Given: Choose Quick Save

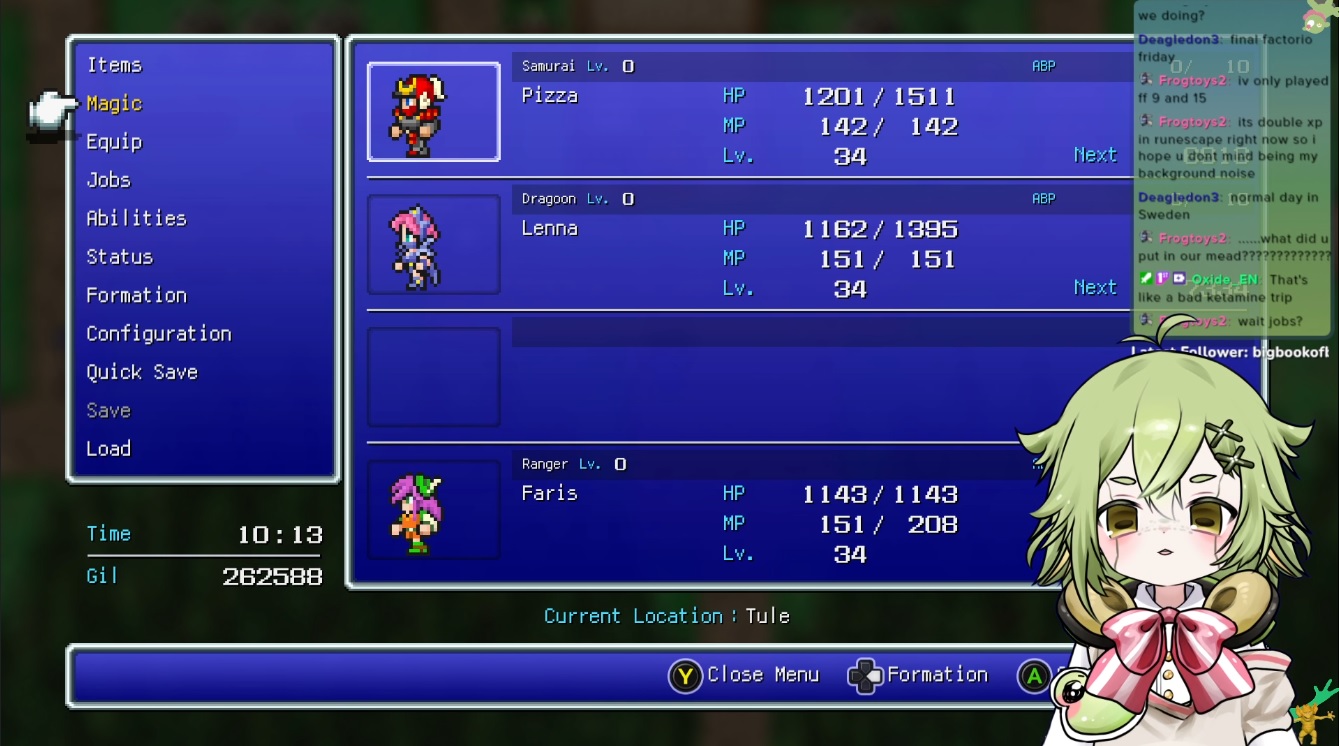Looking at the screenshot, I should point(141,372).
